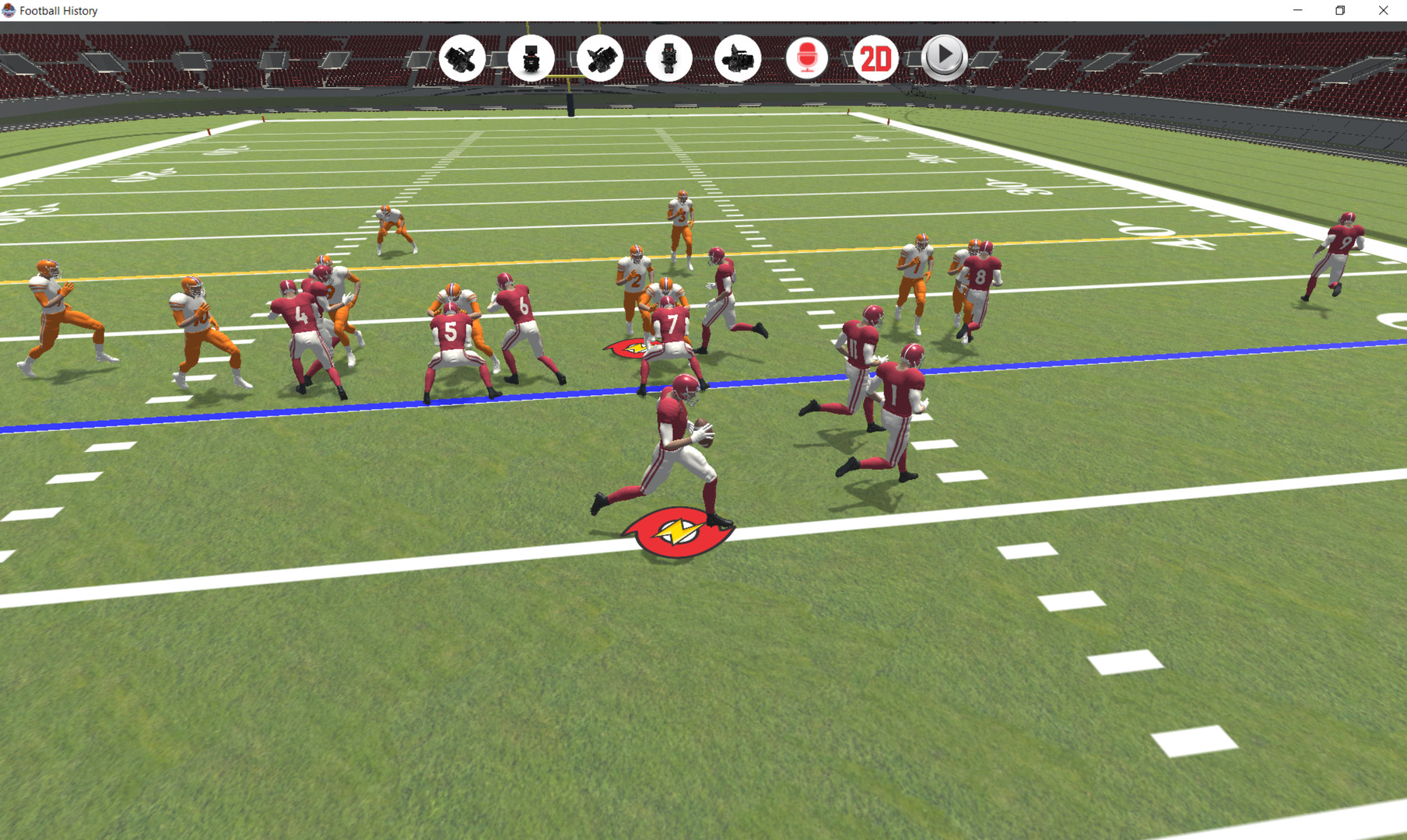The height and width of the screenshot is (840, 1407).
Task: Toggle playback with the Play button
Action: [x=943, y=58]
